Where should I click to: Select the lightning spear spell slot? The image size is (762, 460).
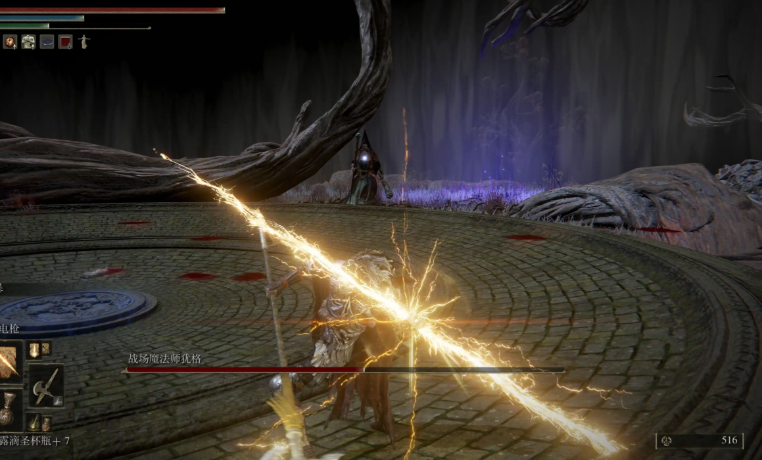point(10,362)
